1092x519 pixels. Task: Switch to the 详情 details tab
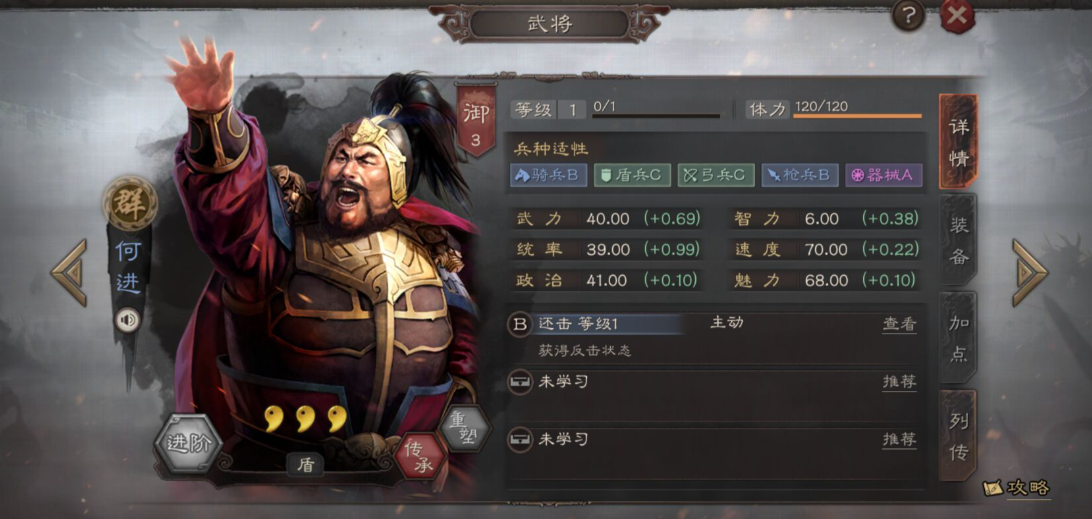(x=958, y=143)
